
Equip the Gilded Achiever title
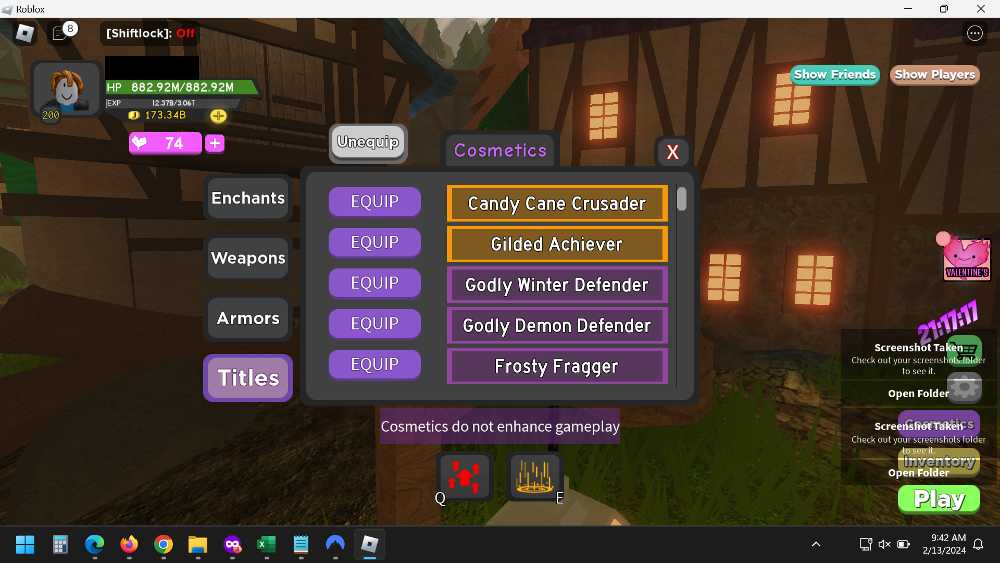click(x=374, y=242)
